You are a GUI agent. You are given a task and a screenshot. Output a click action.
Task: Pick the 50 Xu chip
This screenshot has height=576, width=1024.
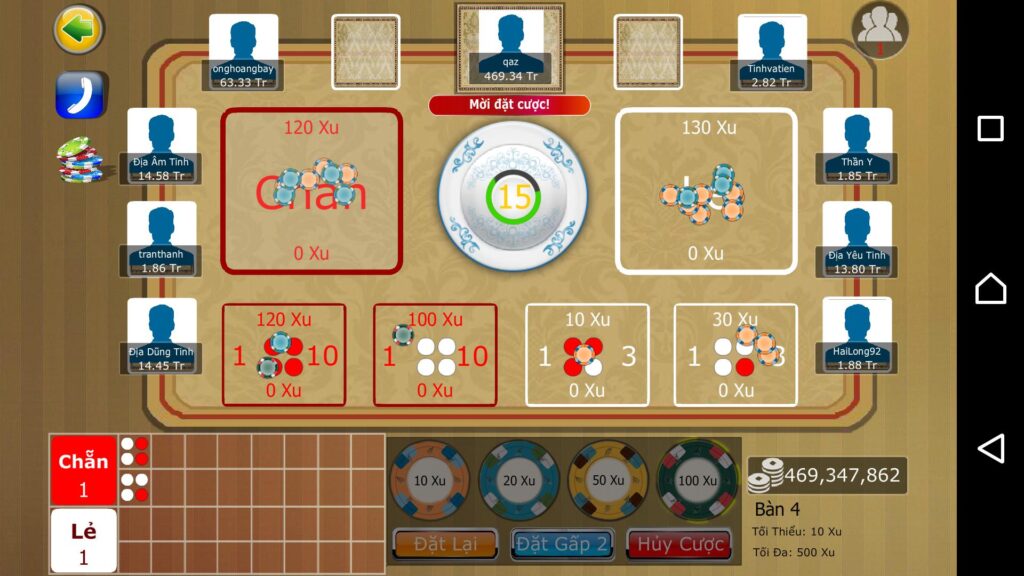pos(607,480)
